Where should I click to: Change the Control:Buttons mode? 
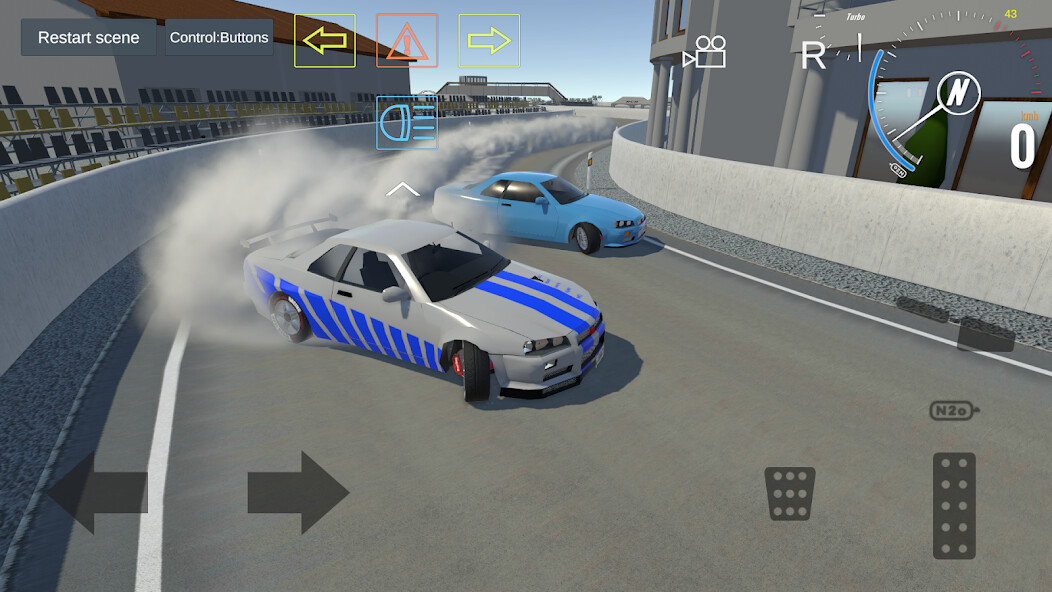coord(219,38)
